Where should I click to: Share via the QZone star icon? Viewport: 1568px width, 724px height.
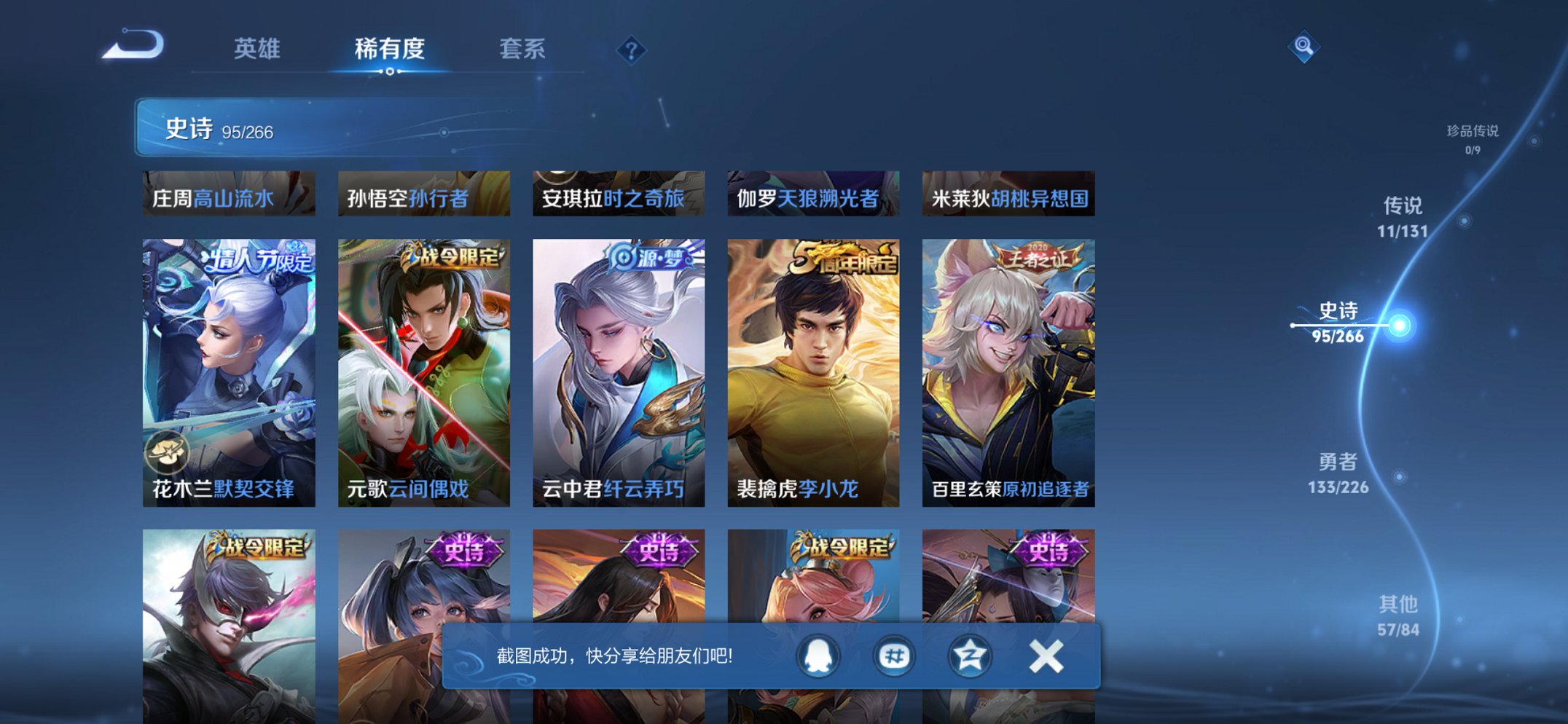pyautogui.click(x=969, y=656)
